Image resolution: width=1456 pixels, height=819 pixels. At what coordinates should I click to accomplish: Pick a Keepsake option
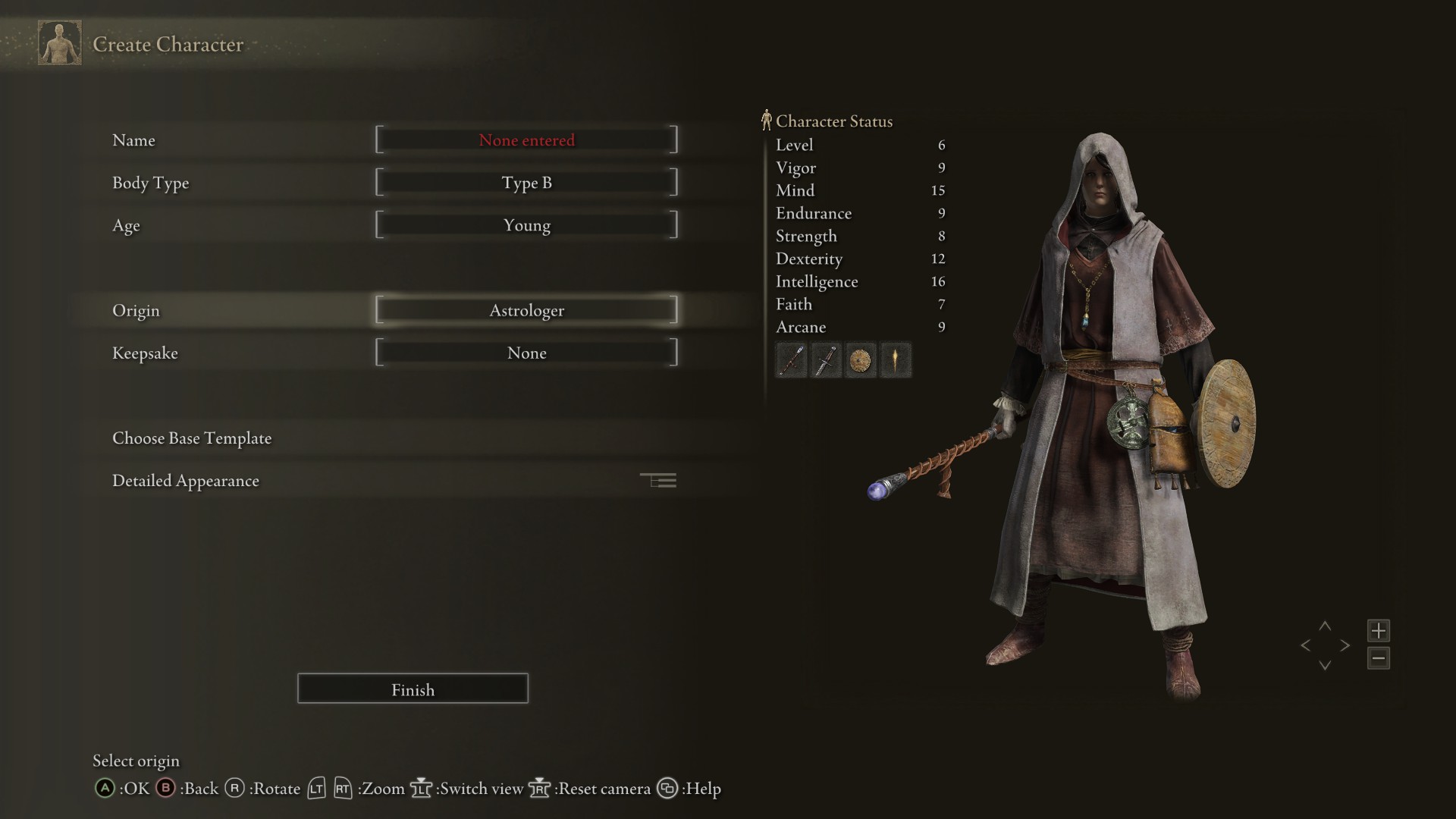(526, 353)
